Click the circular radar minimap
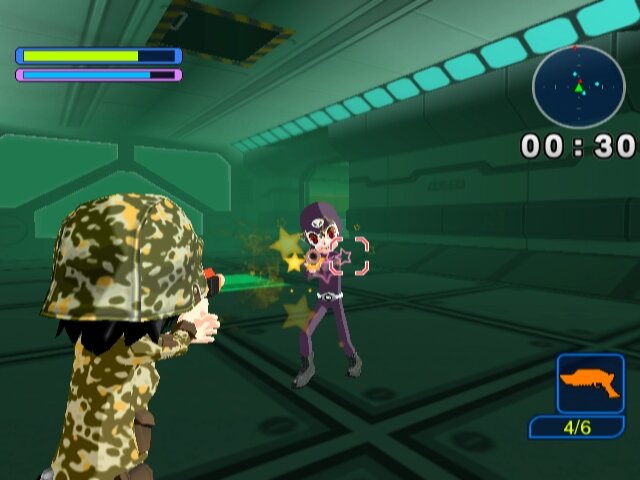This screenshot has height=480, width=640. click(x=578, y=87)
